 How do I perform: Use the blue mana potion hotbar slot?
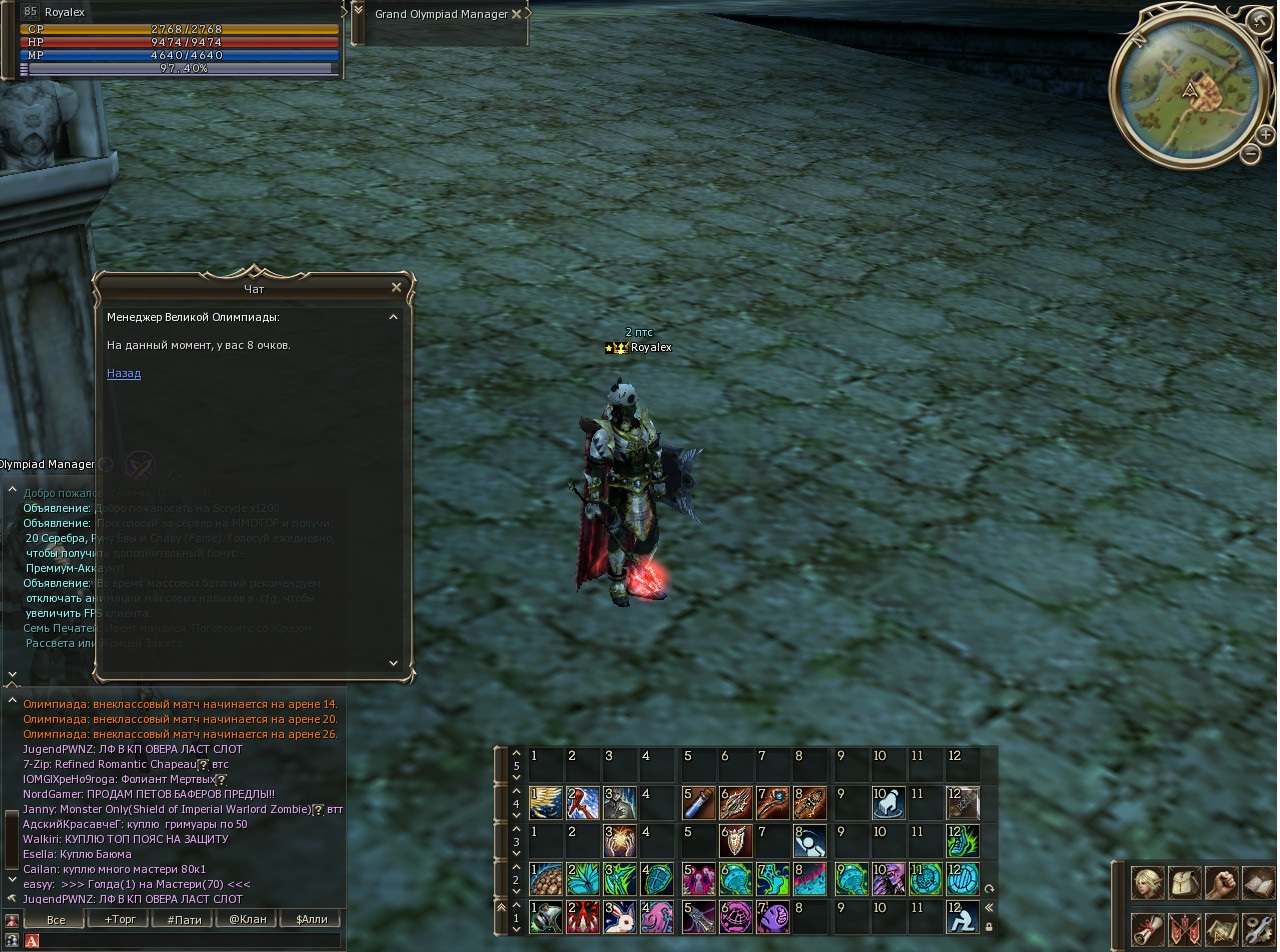point(697,803)
